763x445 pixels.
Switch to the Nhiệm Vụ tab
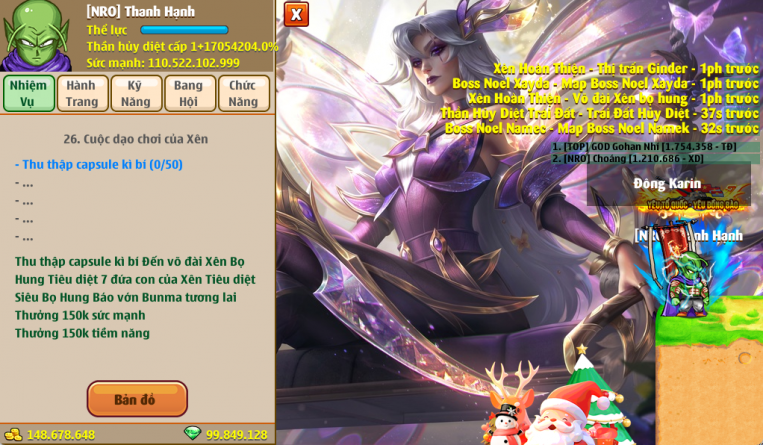point(29,93)
